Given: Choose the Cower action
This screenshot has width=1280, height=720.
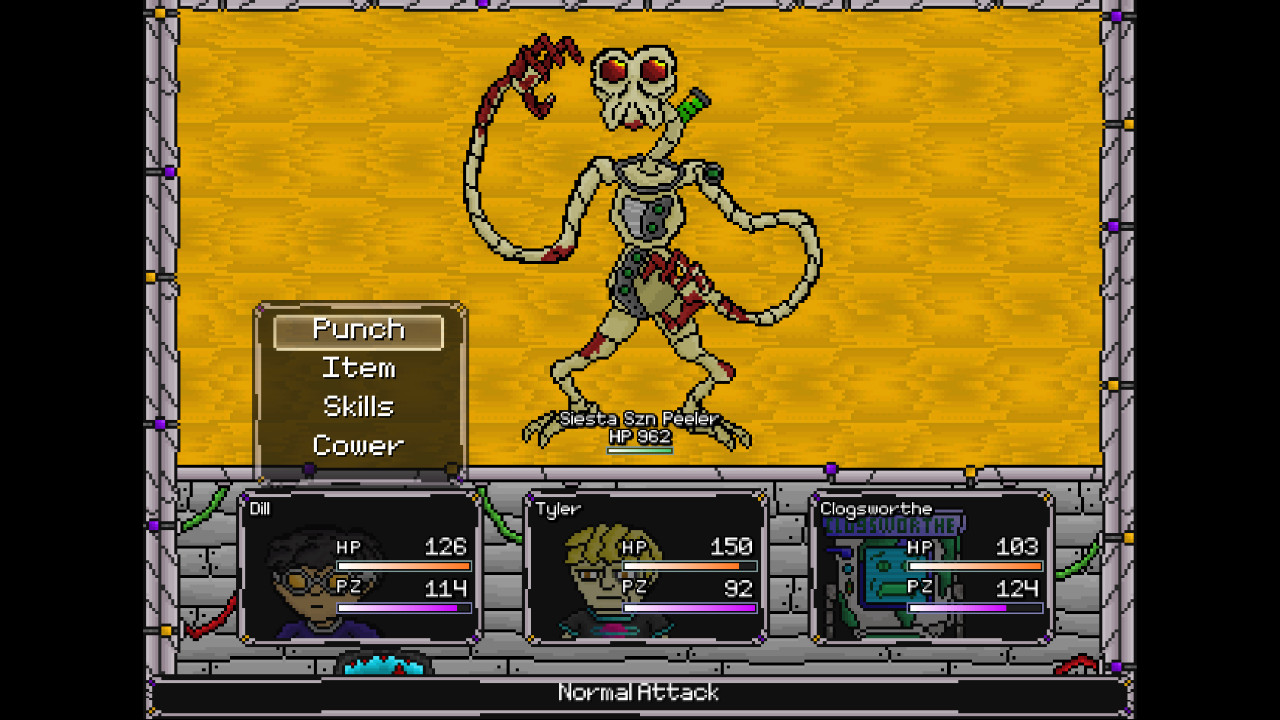Looking at the screenshot, I should coord(357,445).
